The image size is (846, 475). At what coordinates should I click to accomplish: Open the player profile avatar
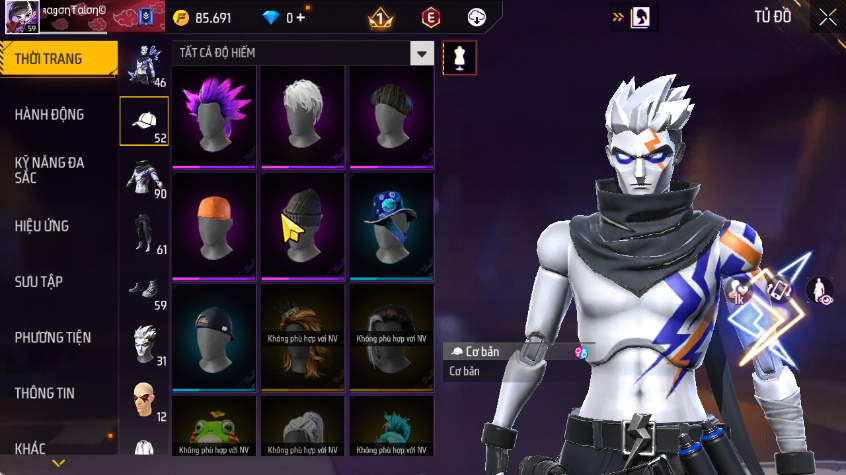(x=22, y=16)
